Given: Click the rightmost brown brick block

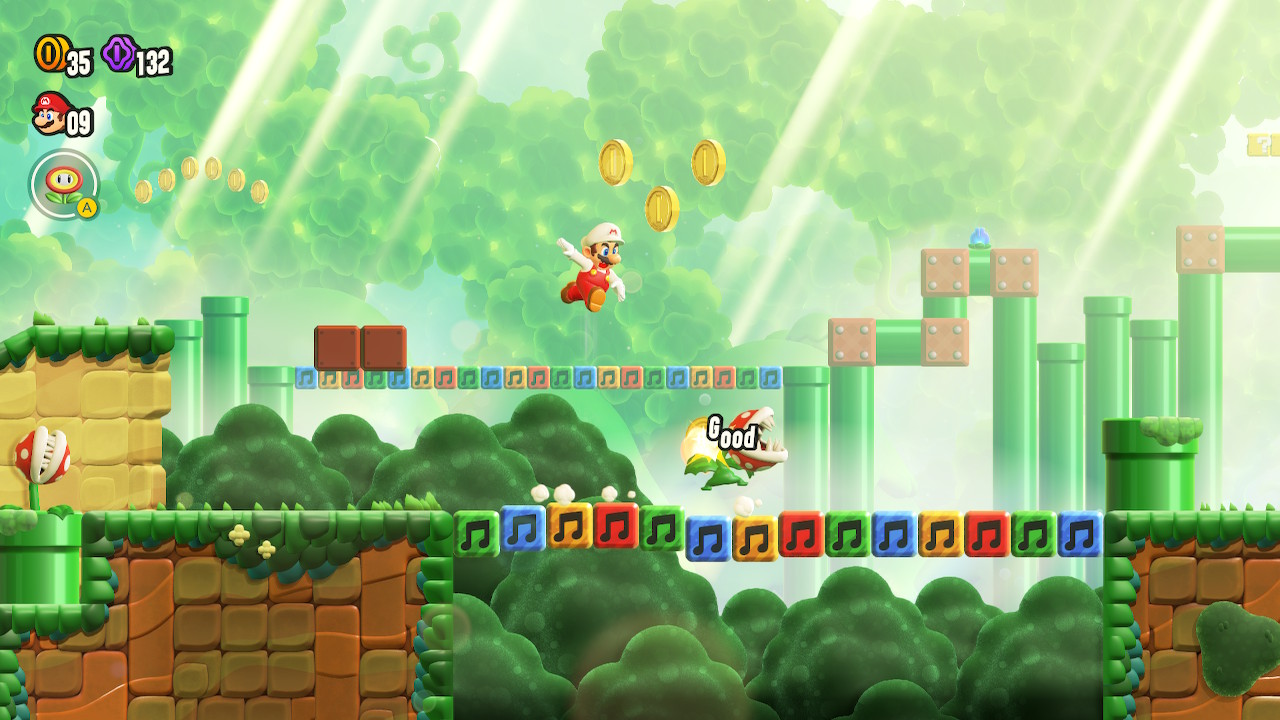Looking at the screenshot, I should (382, 347).
